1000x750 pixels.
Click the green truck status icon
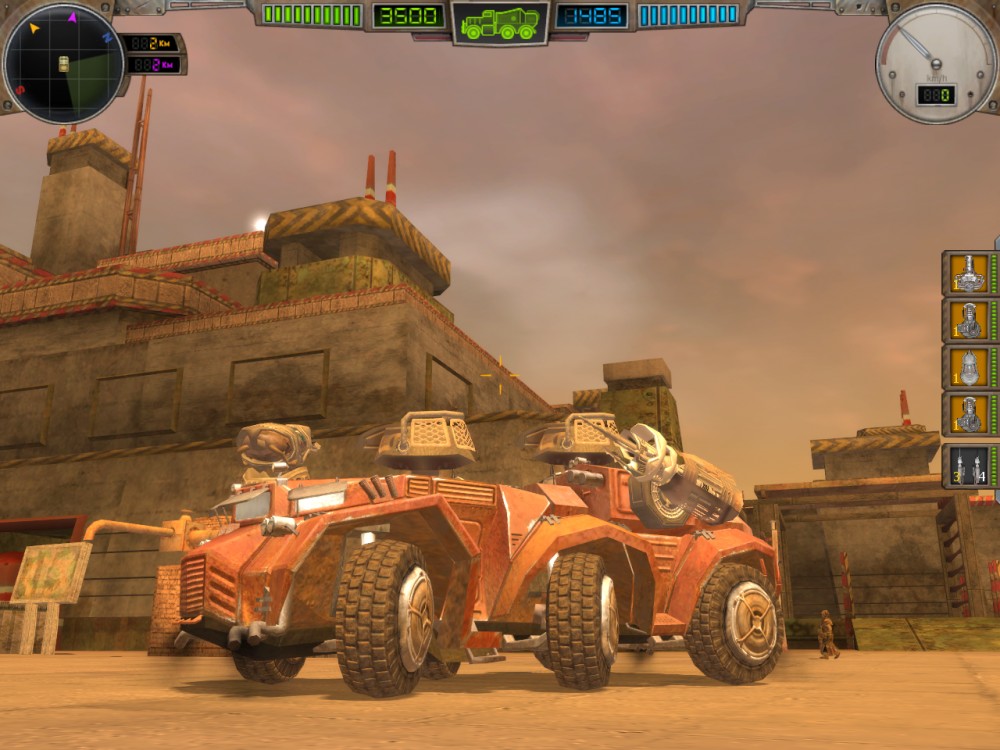click(x=500, y=22)
